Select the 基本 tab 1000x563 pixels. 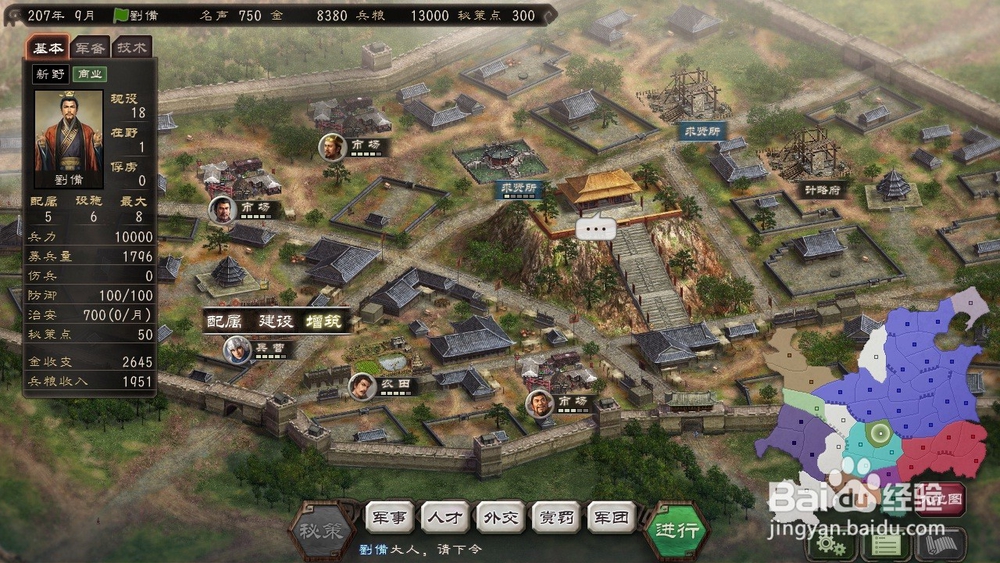click(47, 47)
